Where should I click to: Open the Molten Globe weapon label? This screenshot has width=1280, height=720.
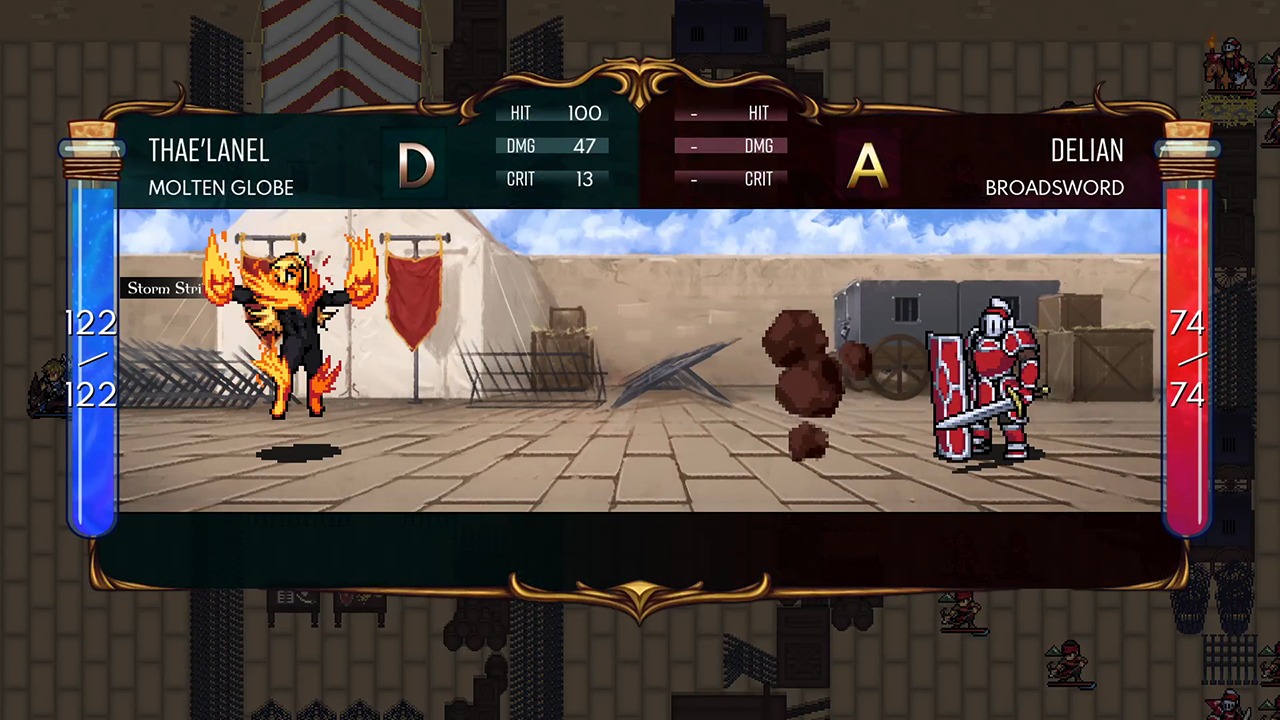click(x=220, y=188)
